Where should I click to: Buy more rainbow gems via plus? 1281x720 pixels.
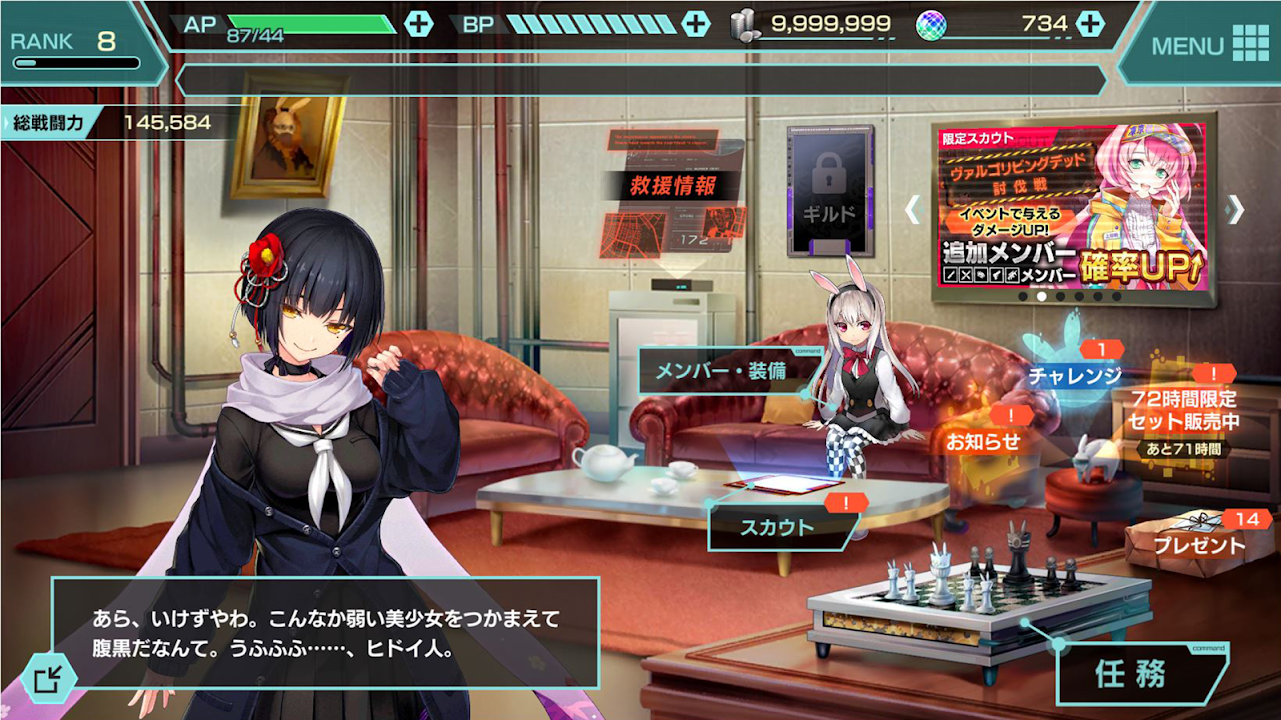1090,24
